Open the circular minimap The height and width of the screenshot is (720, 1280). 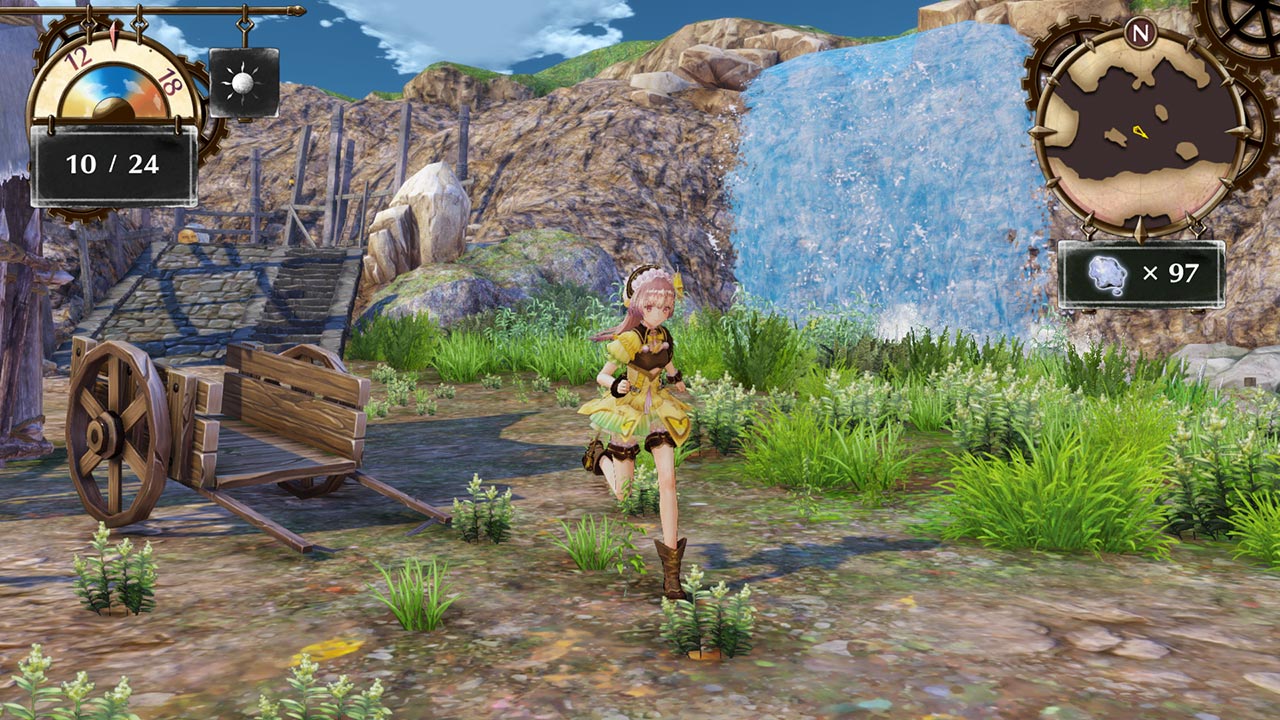point(1139,130)
